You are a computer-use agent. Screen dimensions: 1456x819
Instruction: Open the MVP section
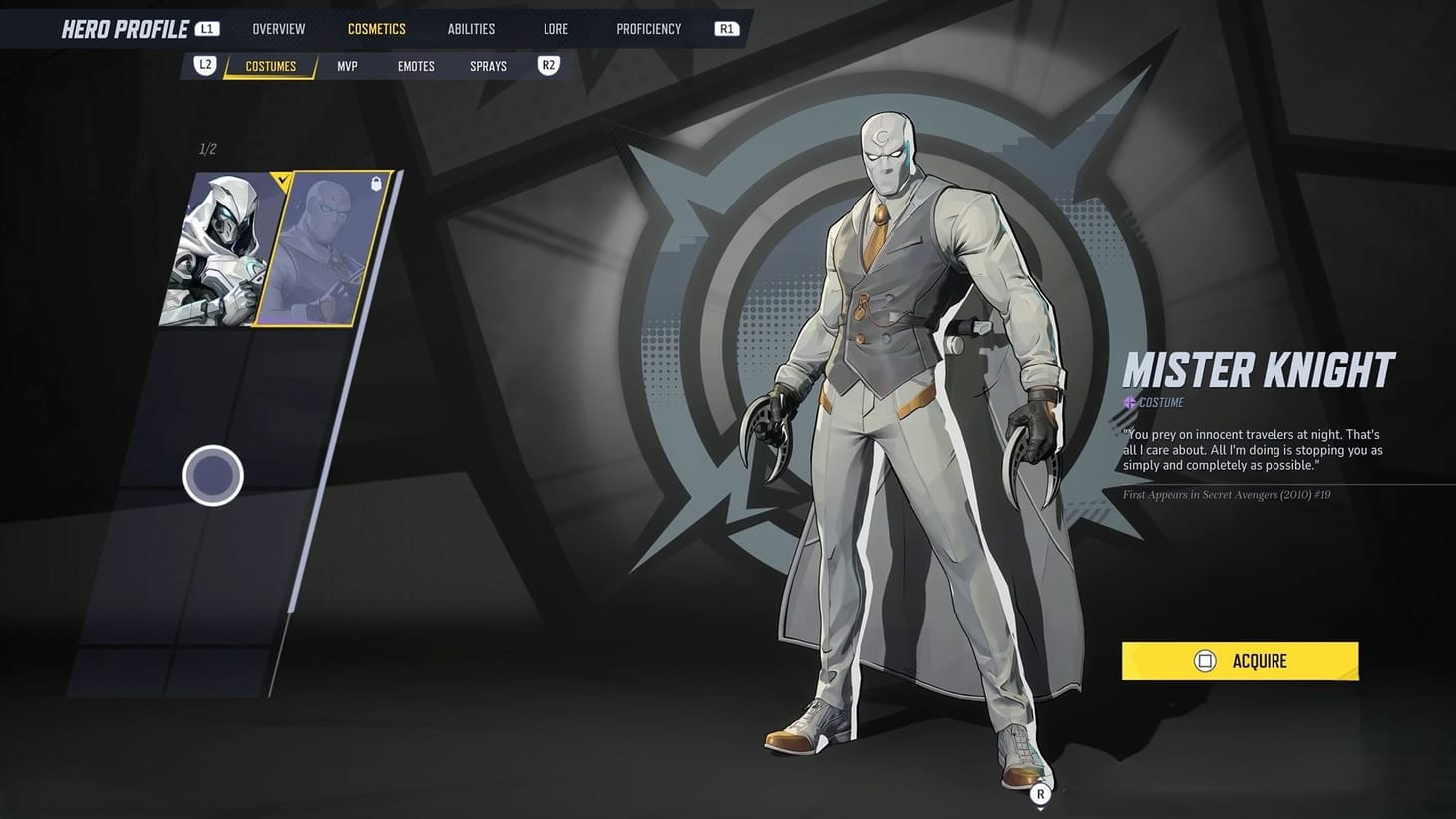pos(347,65)
